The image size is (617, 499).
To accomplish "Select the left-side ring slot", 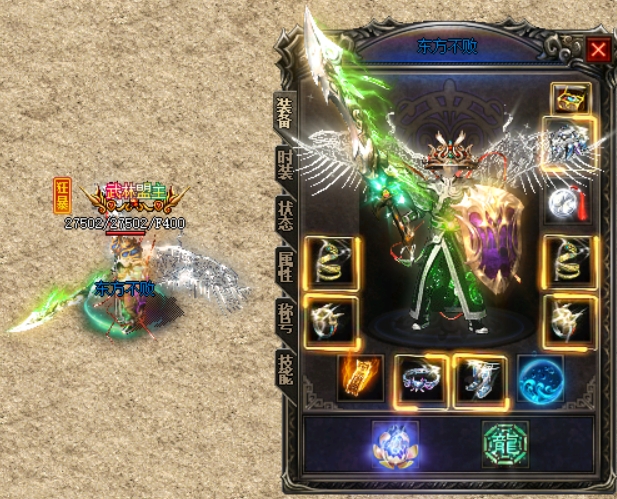I will 331,321.
